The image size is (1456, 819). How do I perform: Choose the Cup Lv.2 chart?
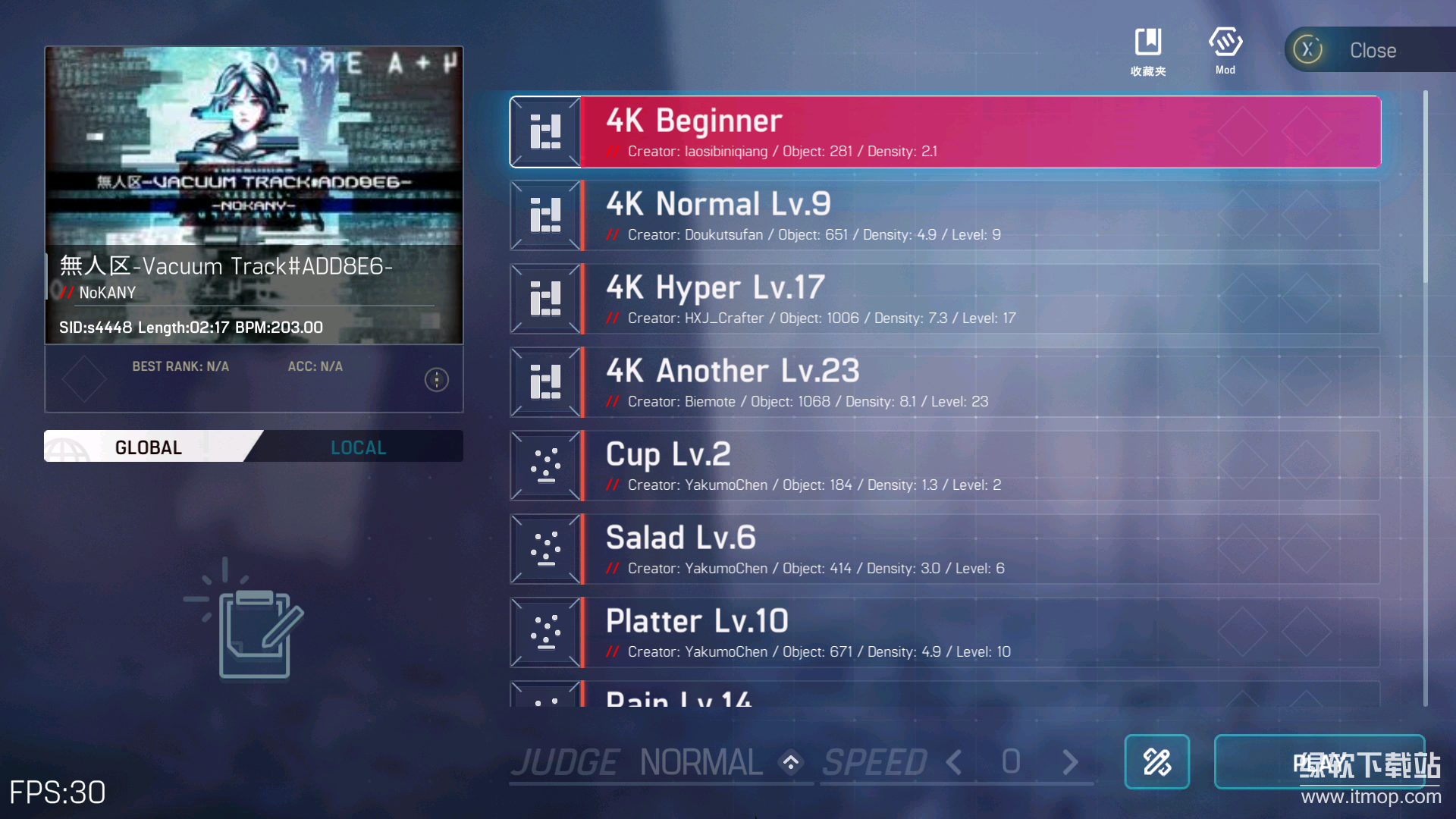tap(944, 466)
